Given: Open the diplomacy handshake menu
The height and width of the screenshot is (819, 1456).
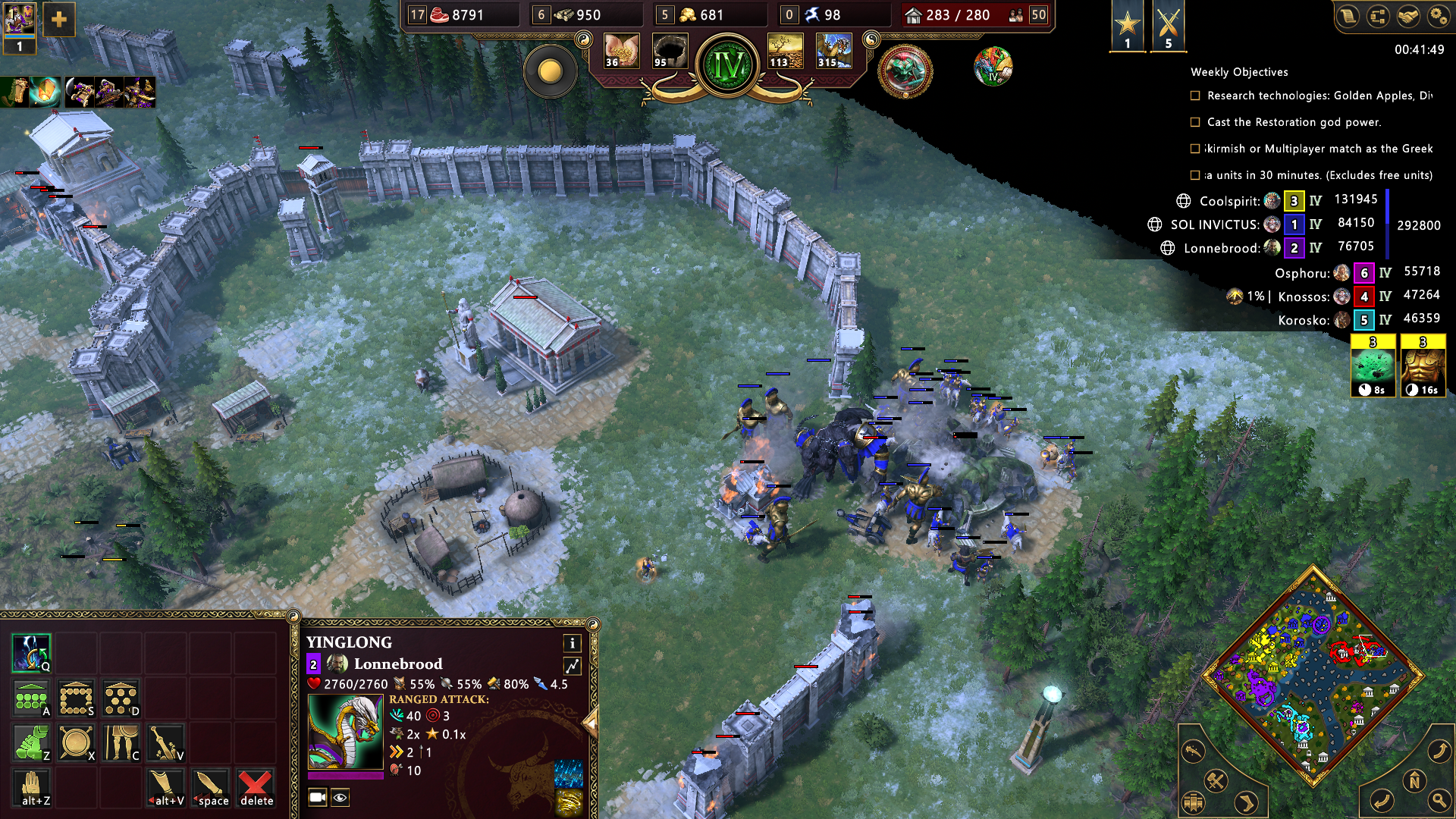Looking at the screenshot, I should (x=1407, y=16).
